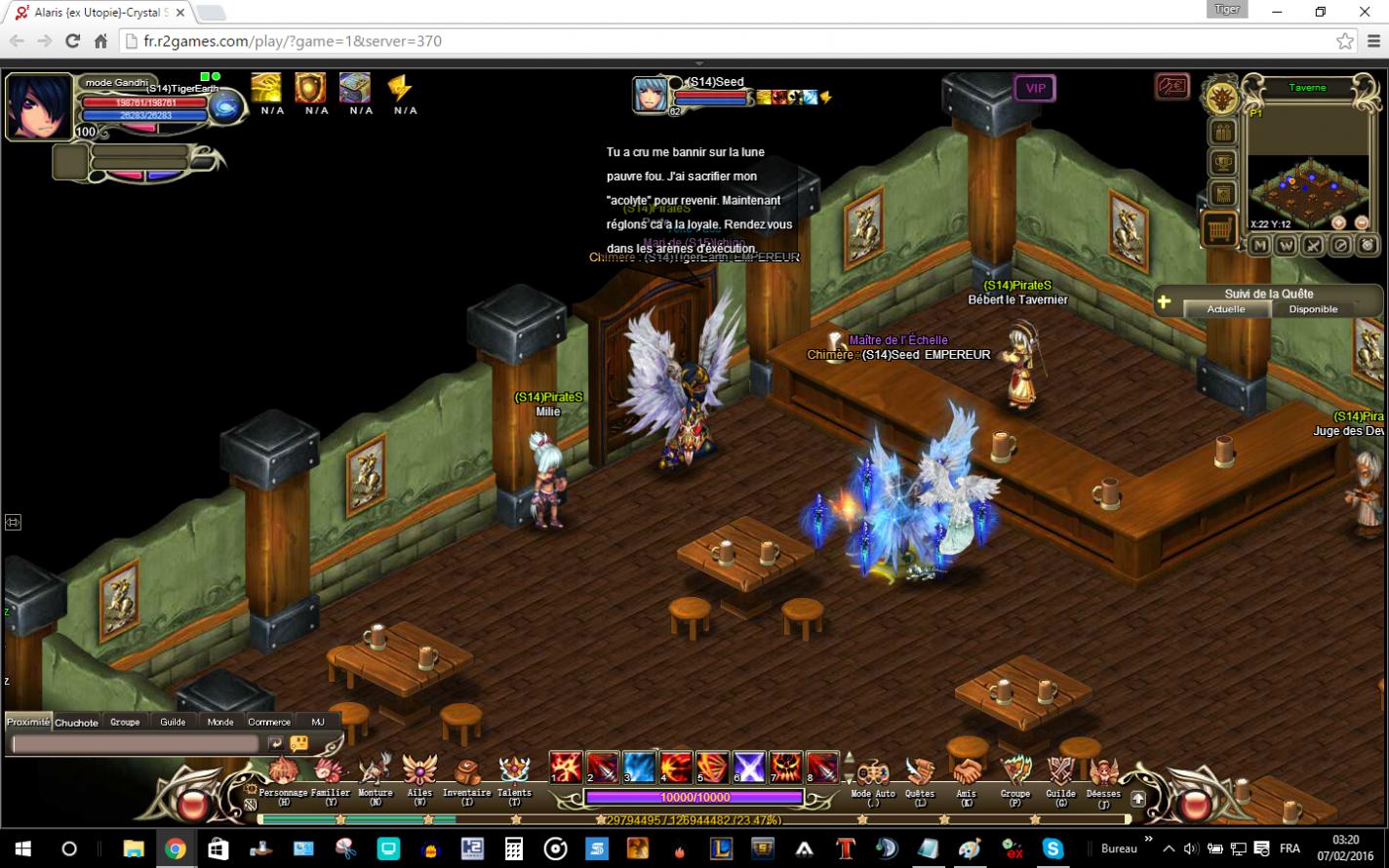Switch to the Disponible quest tab

(x=1313, y=309)
